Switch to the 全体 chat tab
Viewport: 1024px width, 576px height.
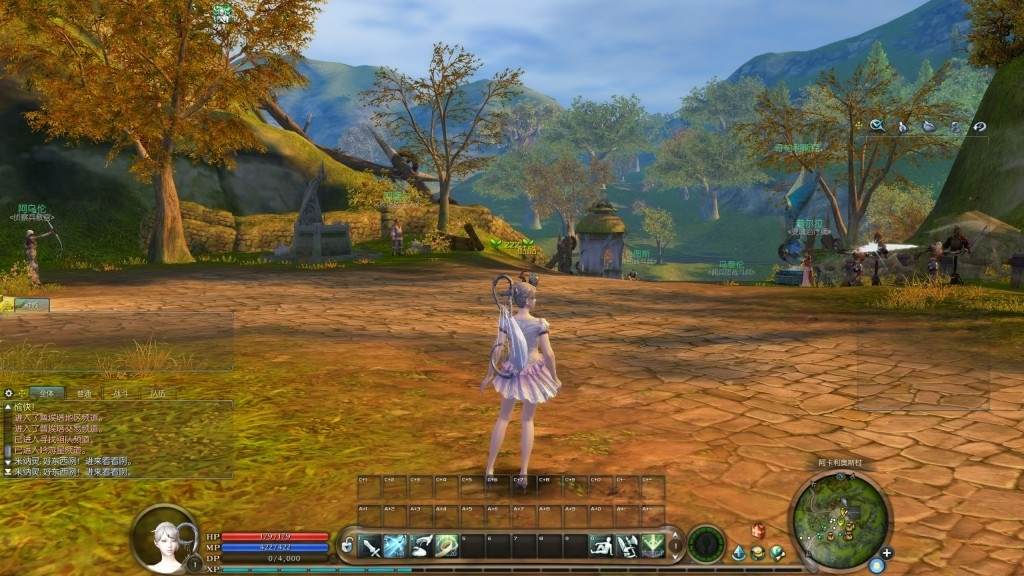coord(46,394)
